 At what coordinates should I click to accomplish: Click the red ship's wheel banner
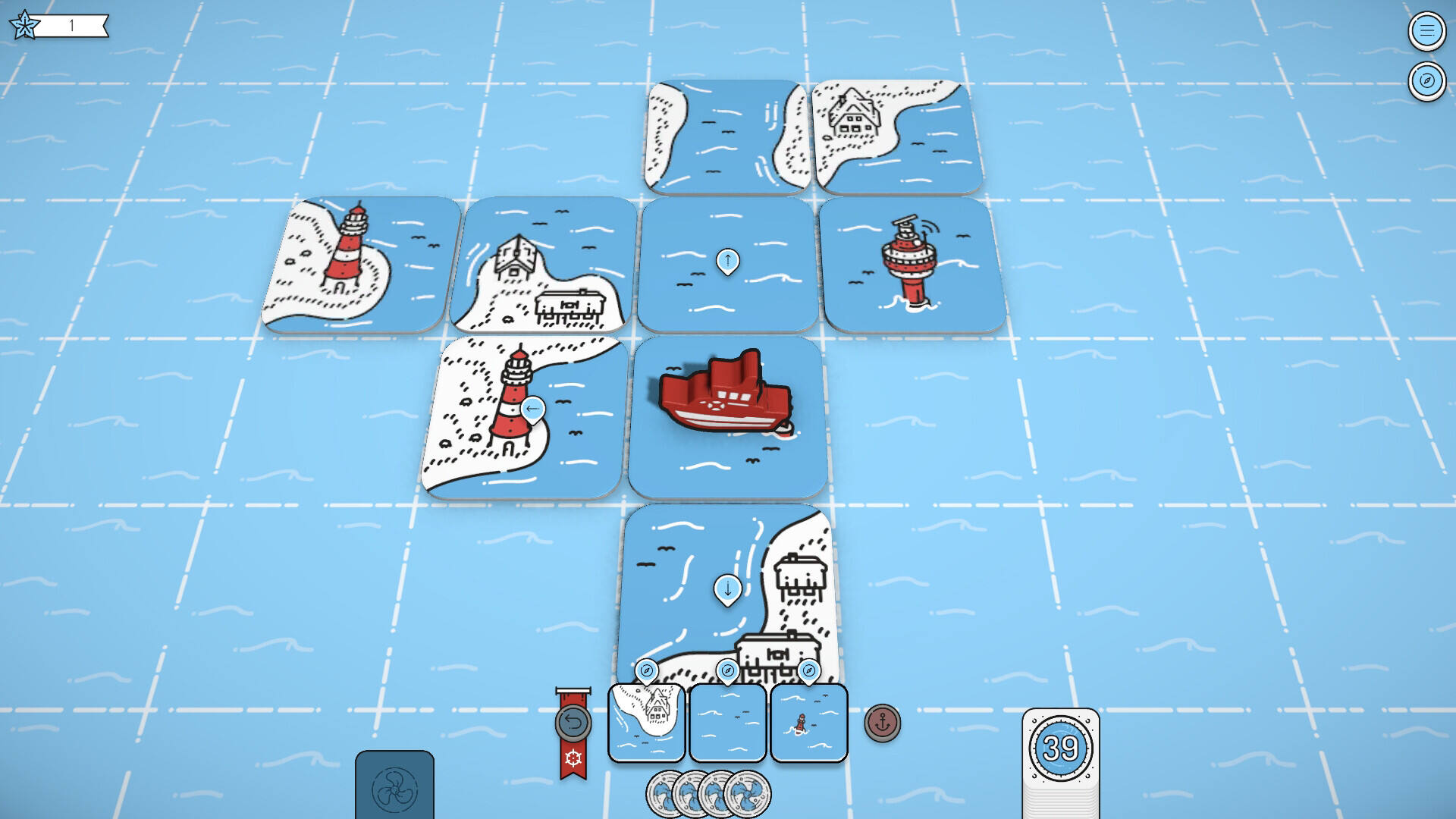(573, 758)
